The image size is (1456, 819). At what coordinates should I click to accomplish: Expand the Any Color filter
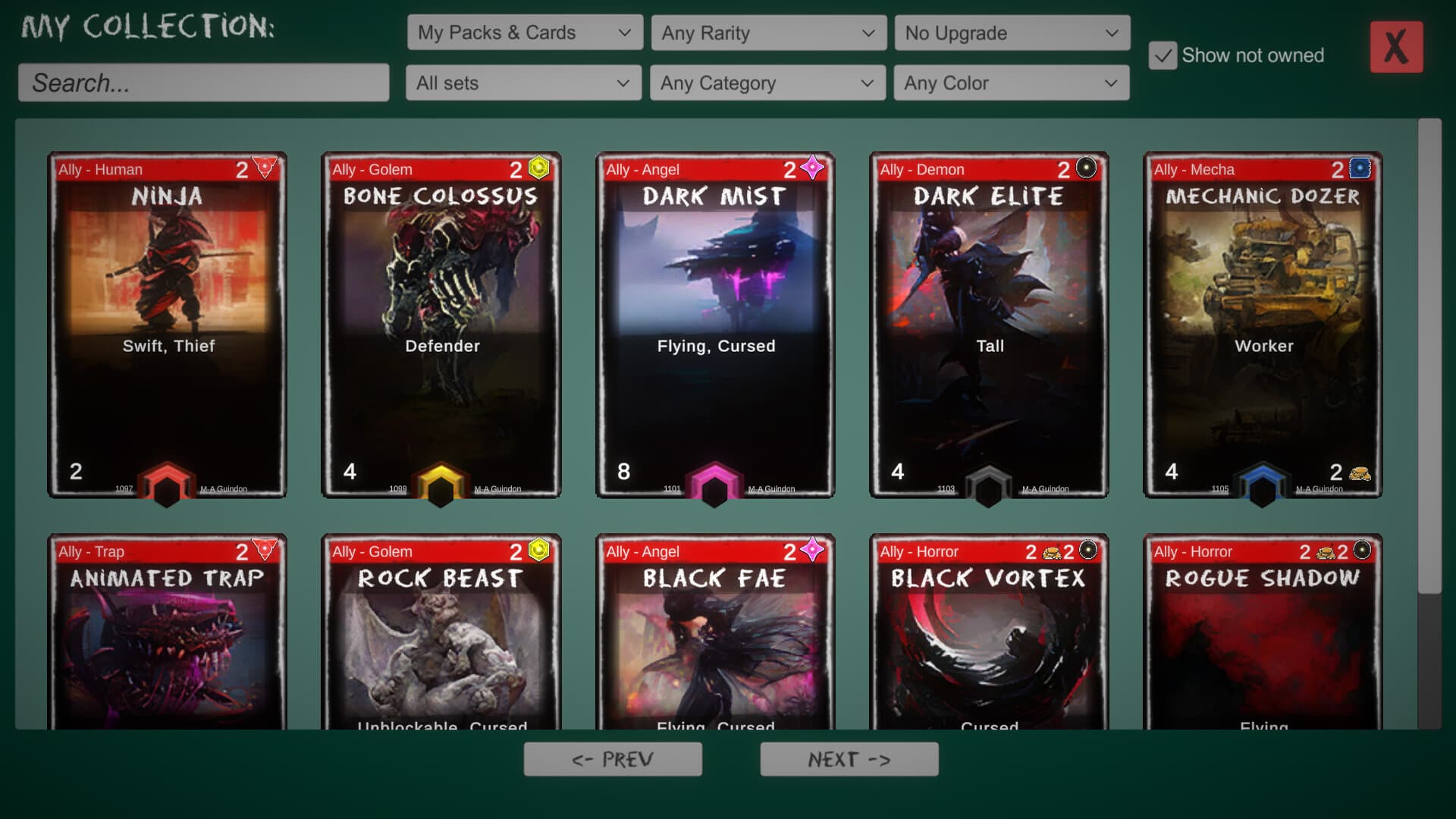1012,83
